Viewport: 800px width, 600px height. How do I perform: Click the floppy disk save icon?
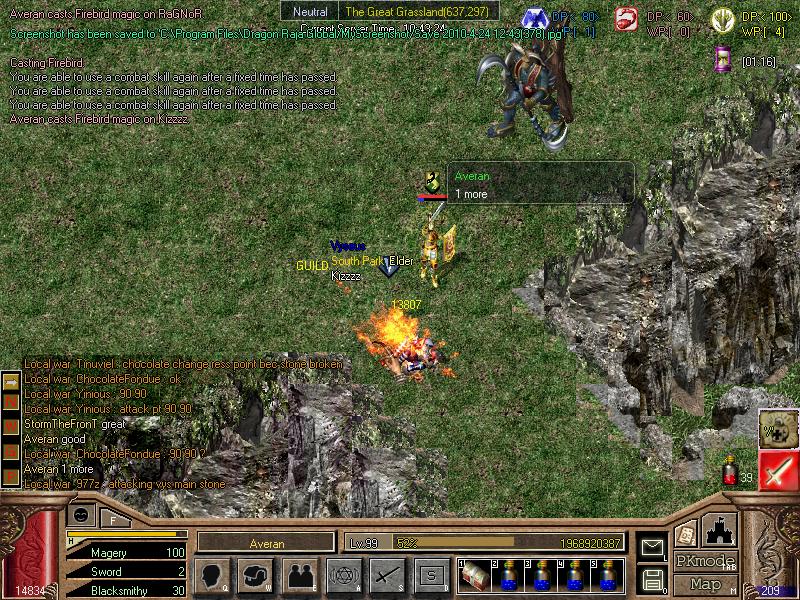coord(652,578)
